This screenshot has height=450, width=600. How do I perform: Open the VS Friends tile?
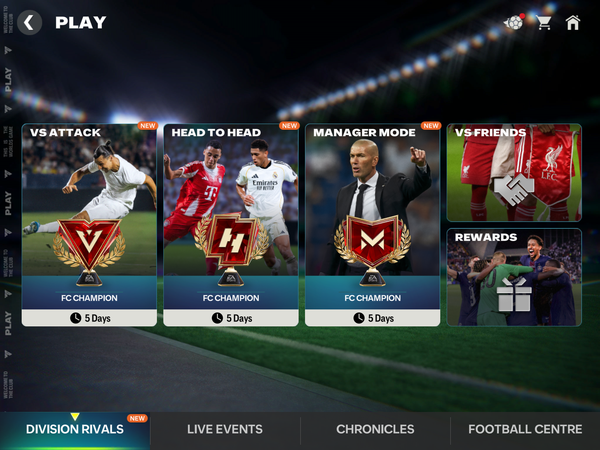514,172
